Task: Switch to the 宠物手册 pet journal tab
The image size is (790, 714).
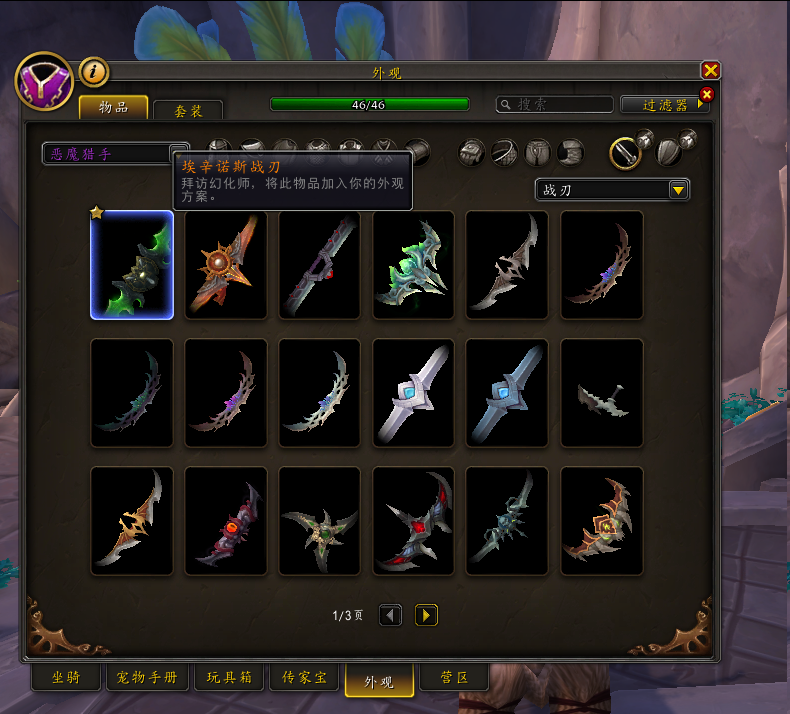Action: [x=146, y=678]
